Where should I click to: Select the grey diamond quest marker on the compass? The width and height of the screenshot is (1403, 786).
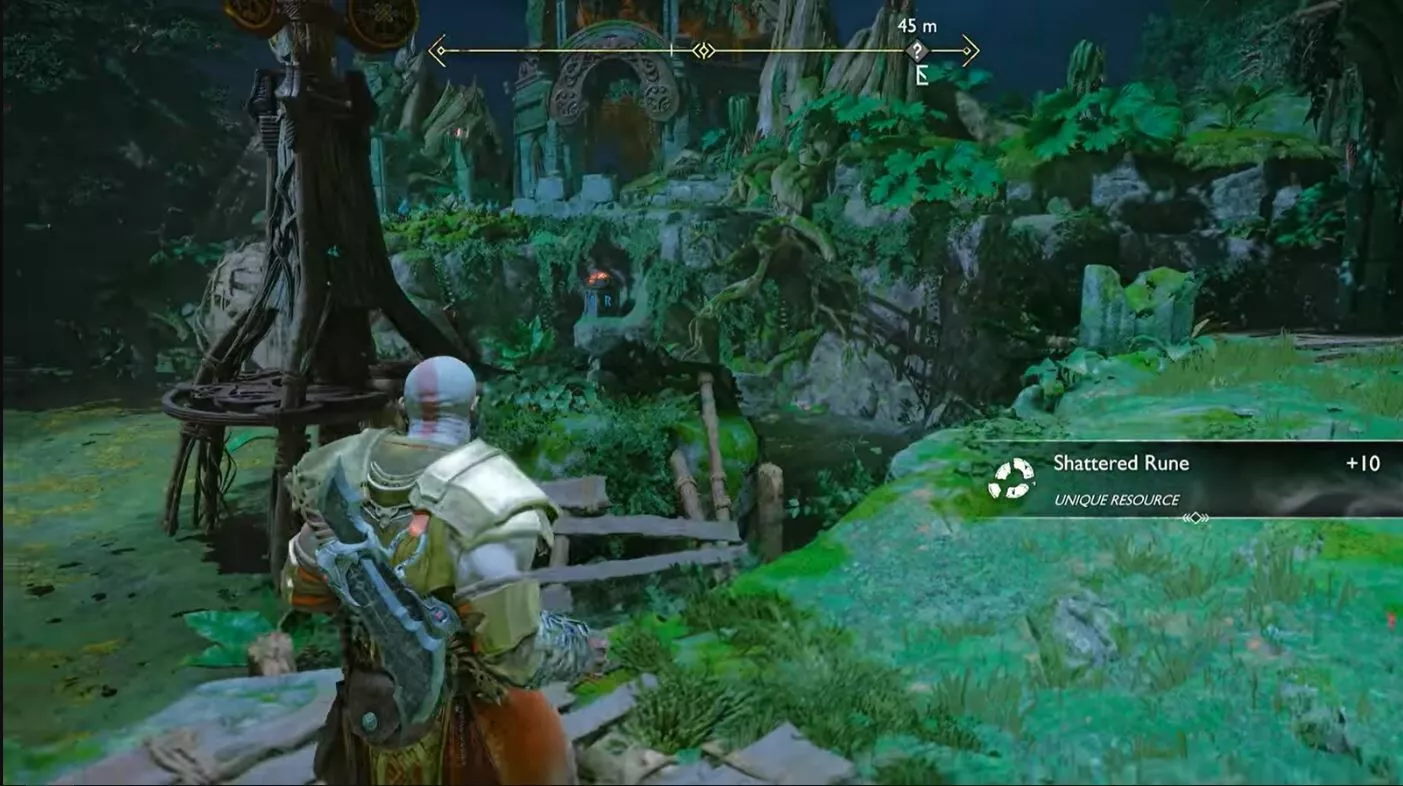tap(917, 49)
